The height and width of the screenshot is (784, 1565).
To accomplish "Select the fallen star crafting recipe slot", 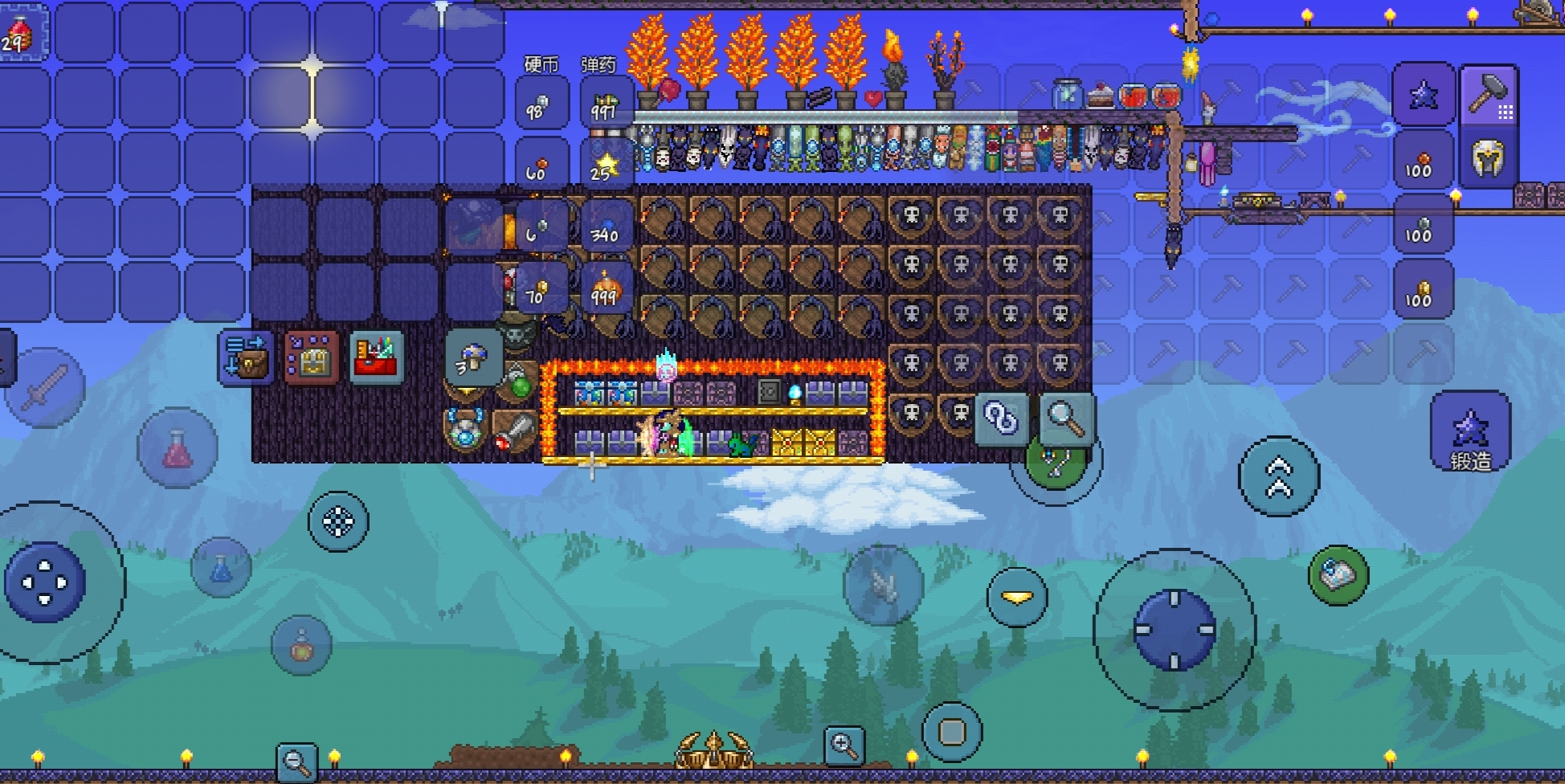I will point(1424,96).
